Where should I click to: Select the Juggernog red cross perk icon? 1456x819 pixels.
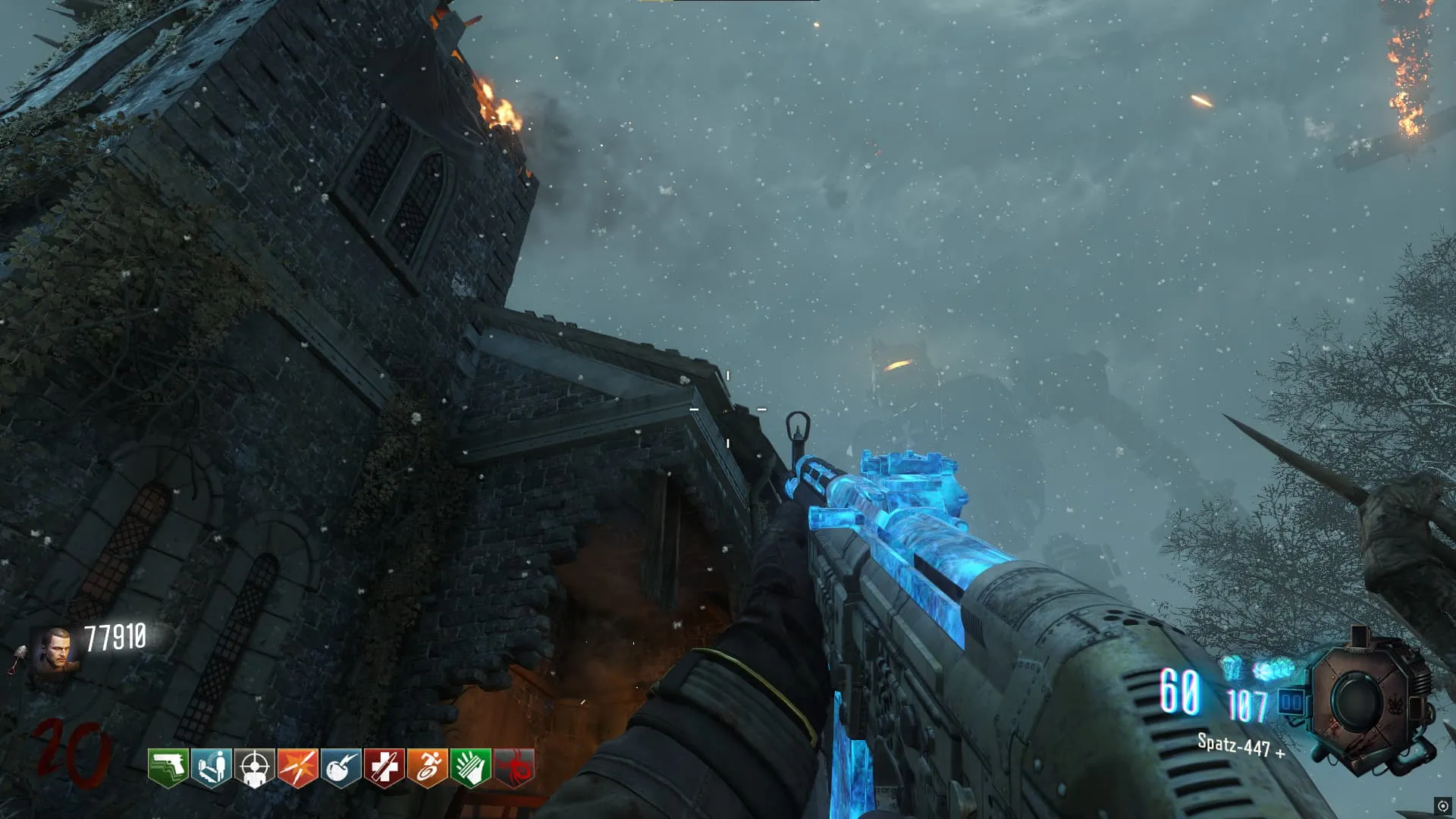(384, 767)
